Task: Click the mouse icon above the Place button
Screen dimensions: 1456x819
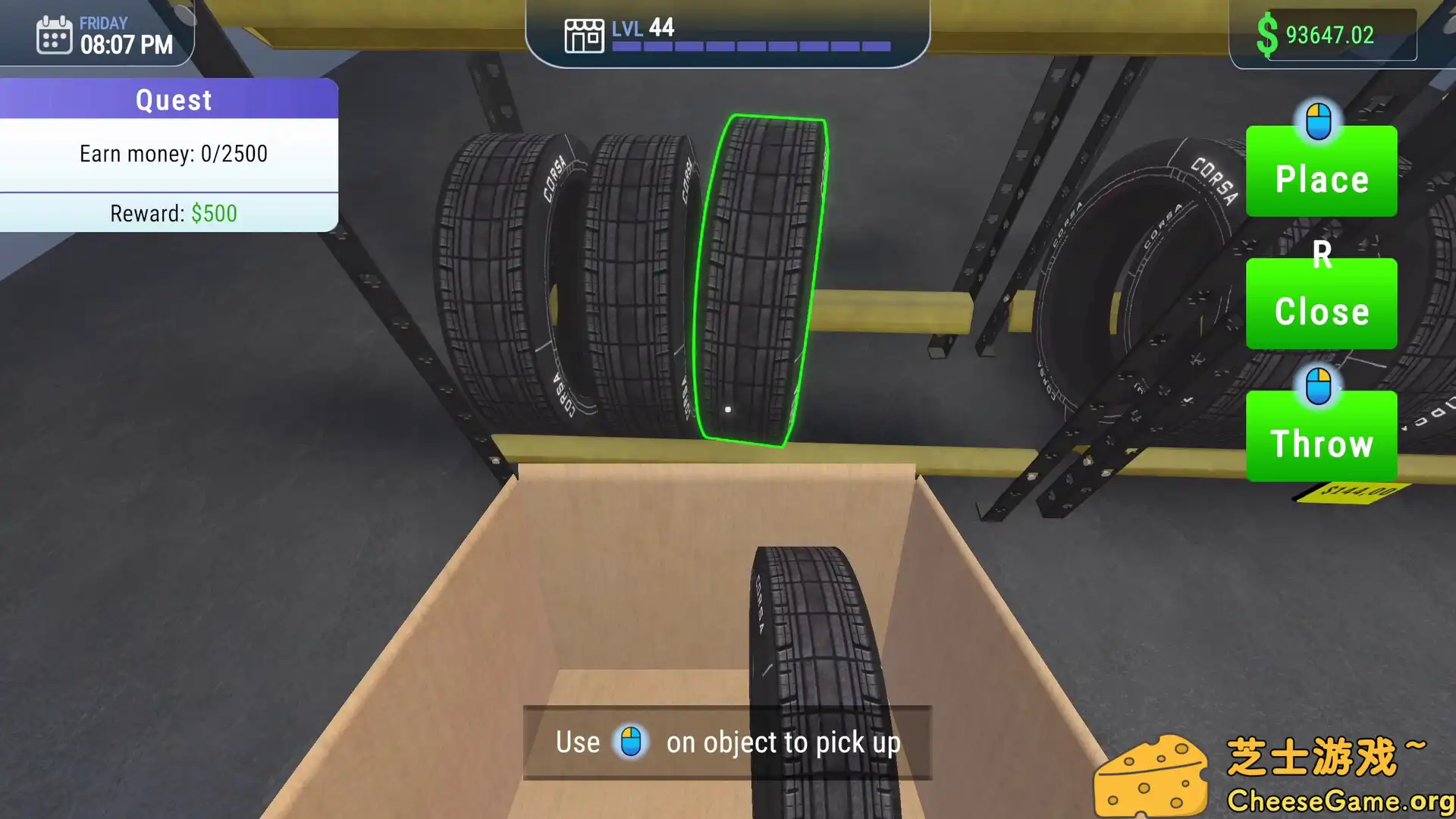Action: tap(1320, 121)
